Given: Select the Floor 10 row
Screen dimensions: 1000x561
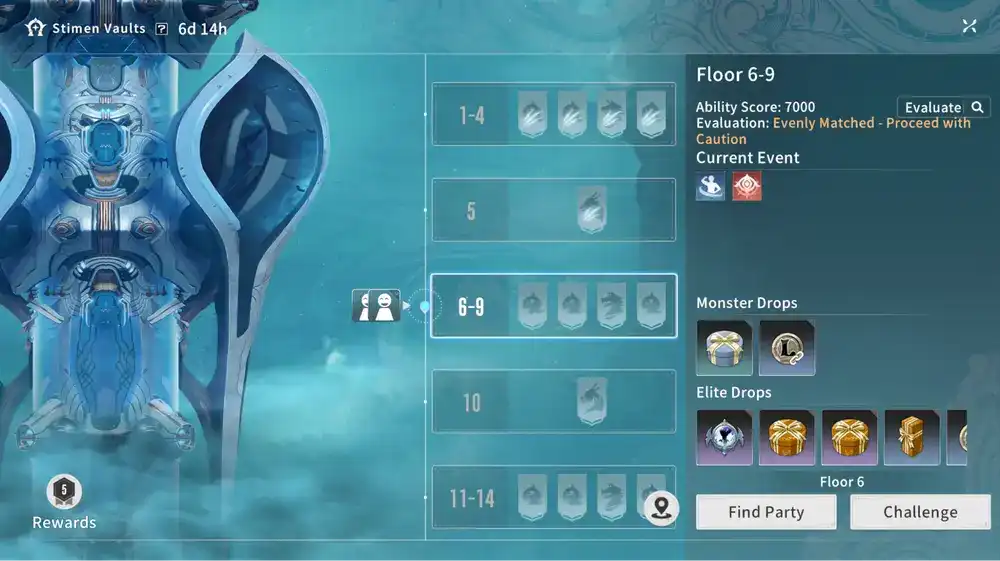Looking at the screenshot, I should tap(553, 401).
